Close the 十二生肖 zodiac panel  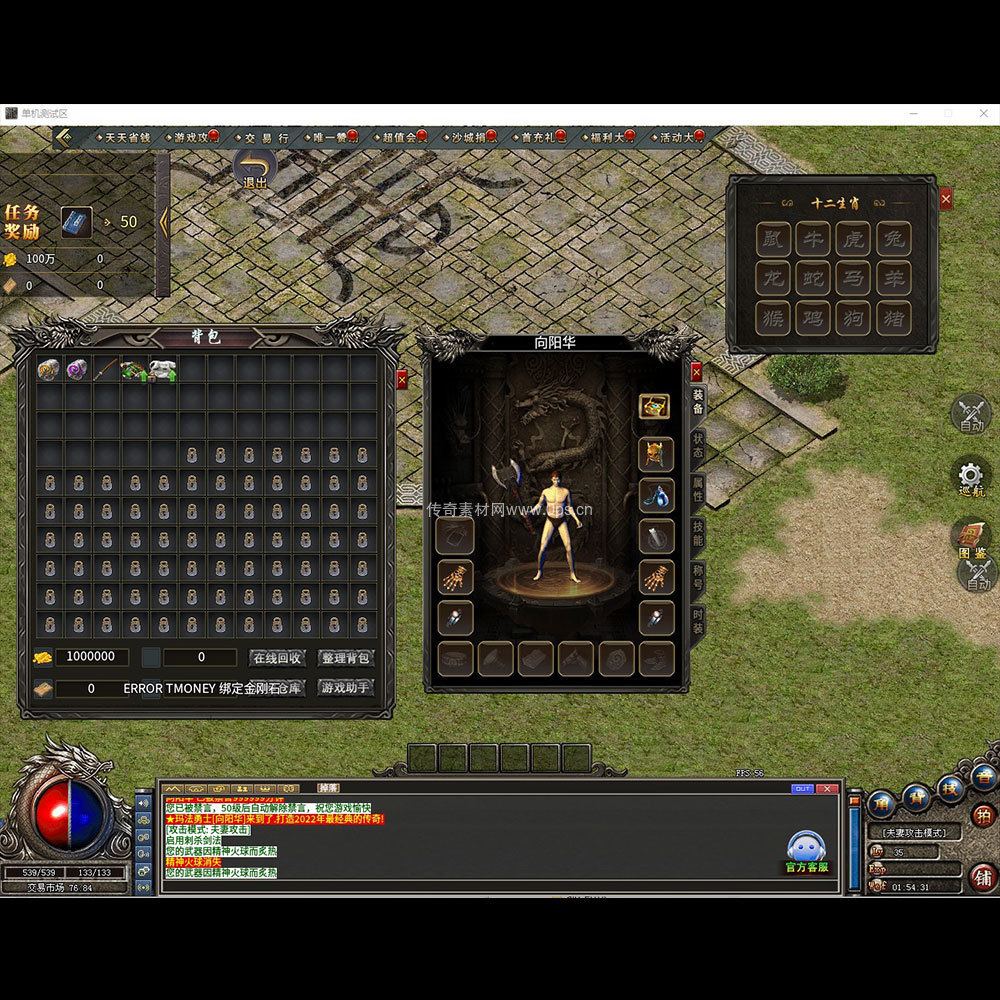point(946,200)
